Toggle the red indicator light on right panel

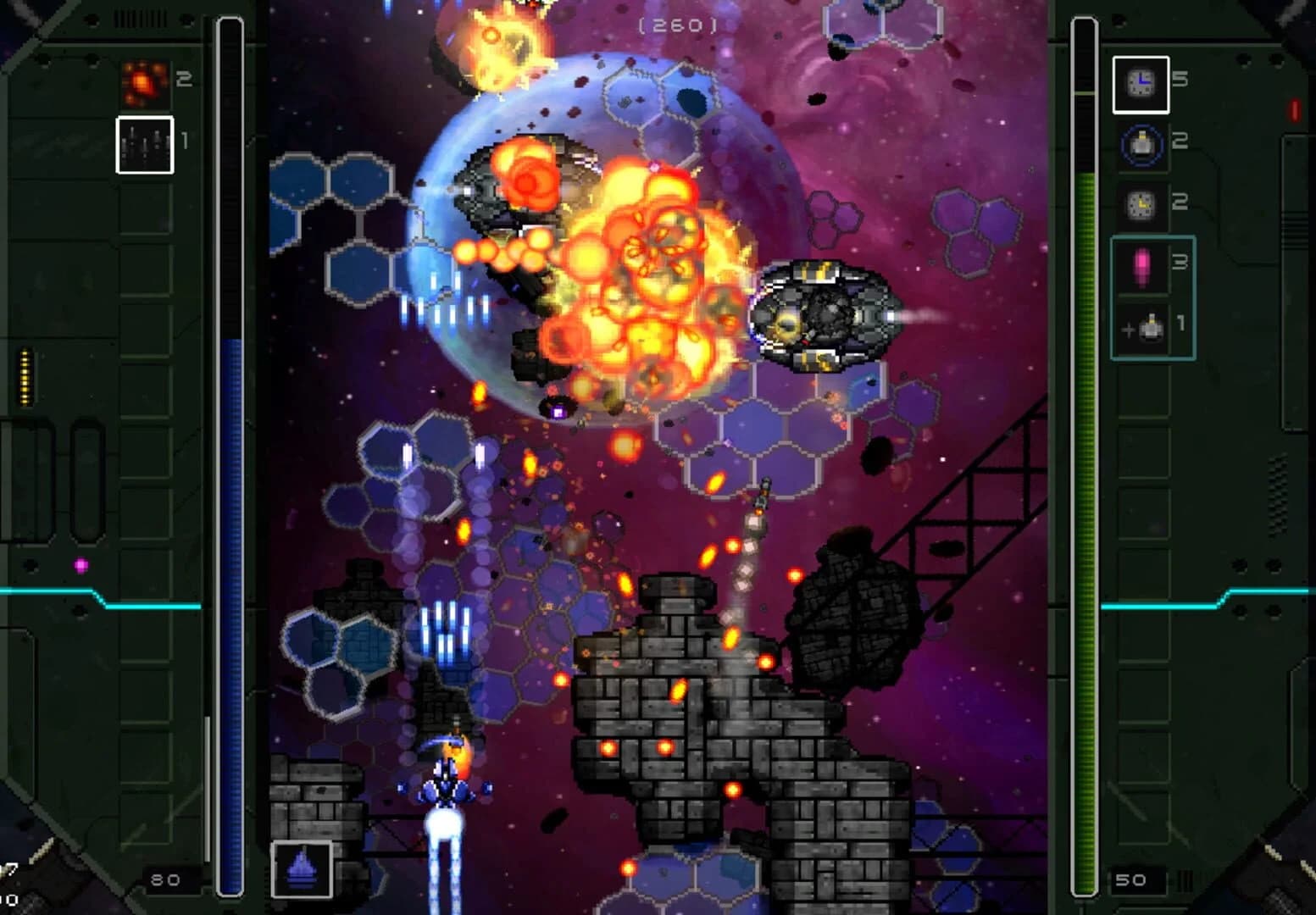point(1293,110)
